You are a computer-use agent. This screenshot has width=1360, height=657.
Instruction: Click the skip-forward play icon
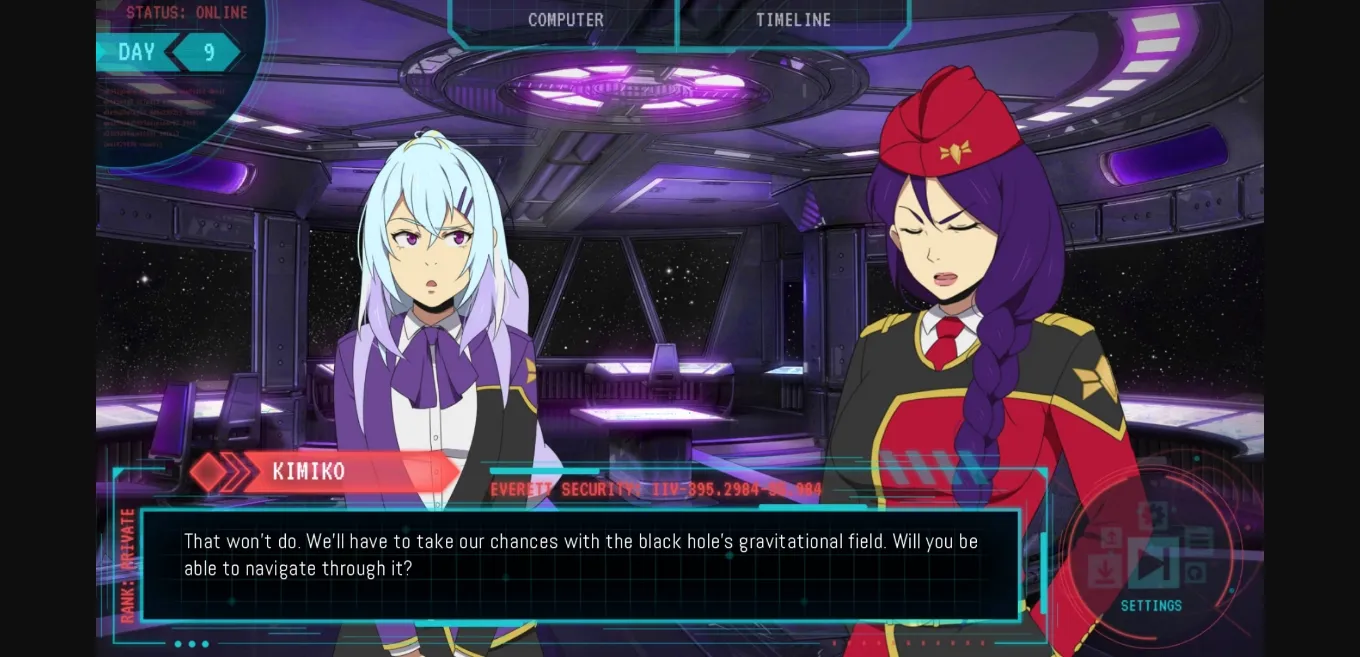pos(1152,562)
